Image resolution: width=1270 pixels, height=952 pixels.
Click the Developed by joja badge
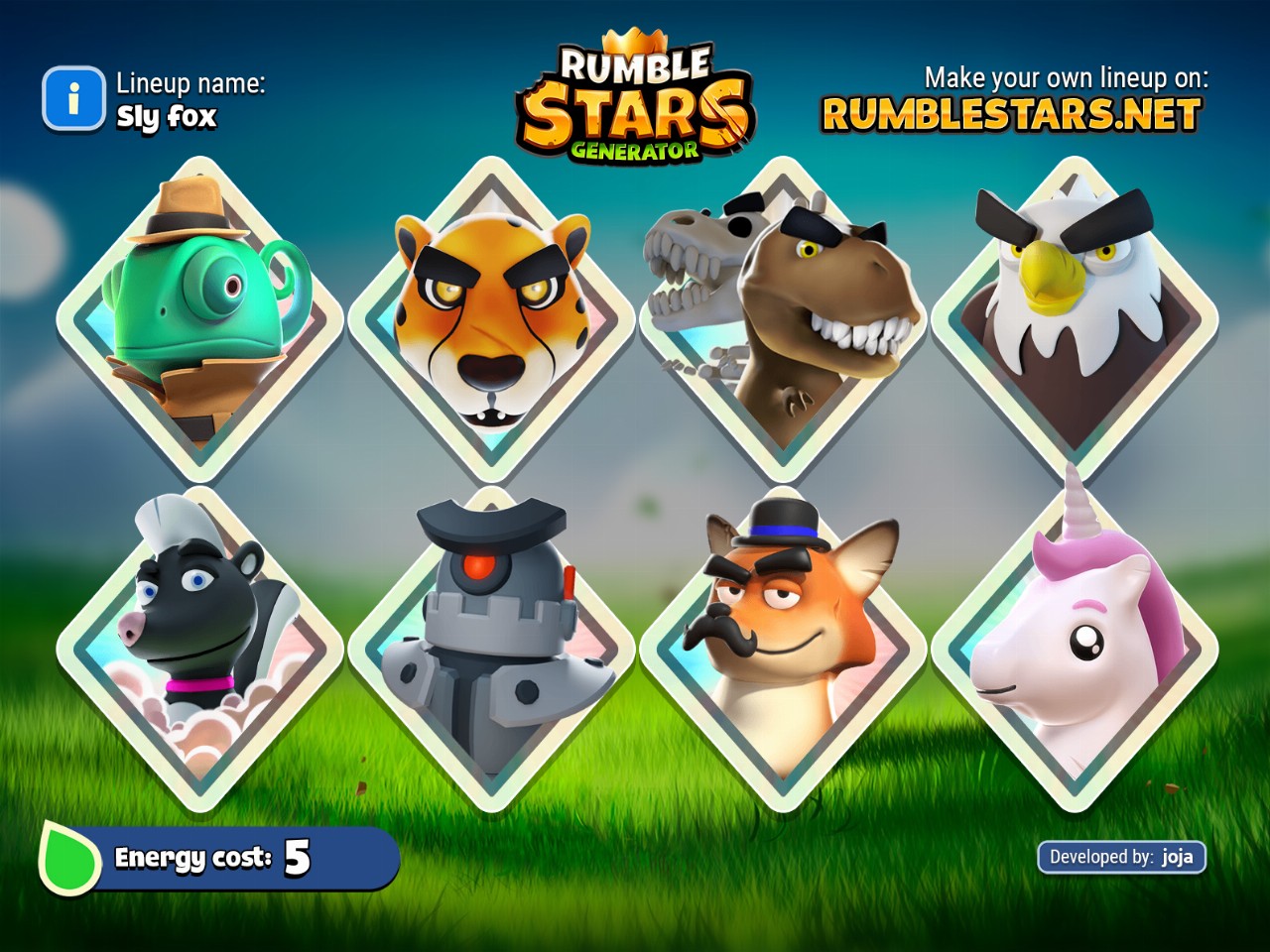[1121, 857]
